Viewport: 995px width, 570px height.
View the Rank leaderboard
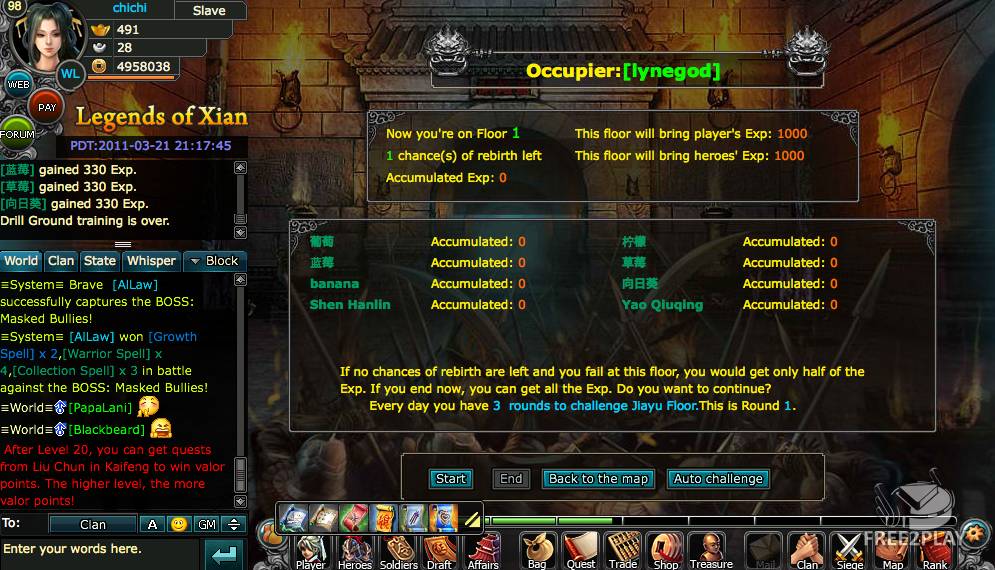pyautogui.click(x=935, y=551)
